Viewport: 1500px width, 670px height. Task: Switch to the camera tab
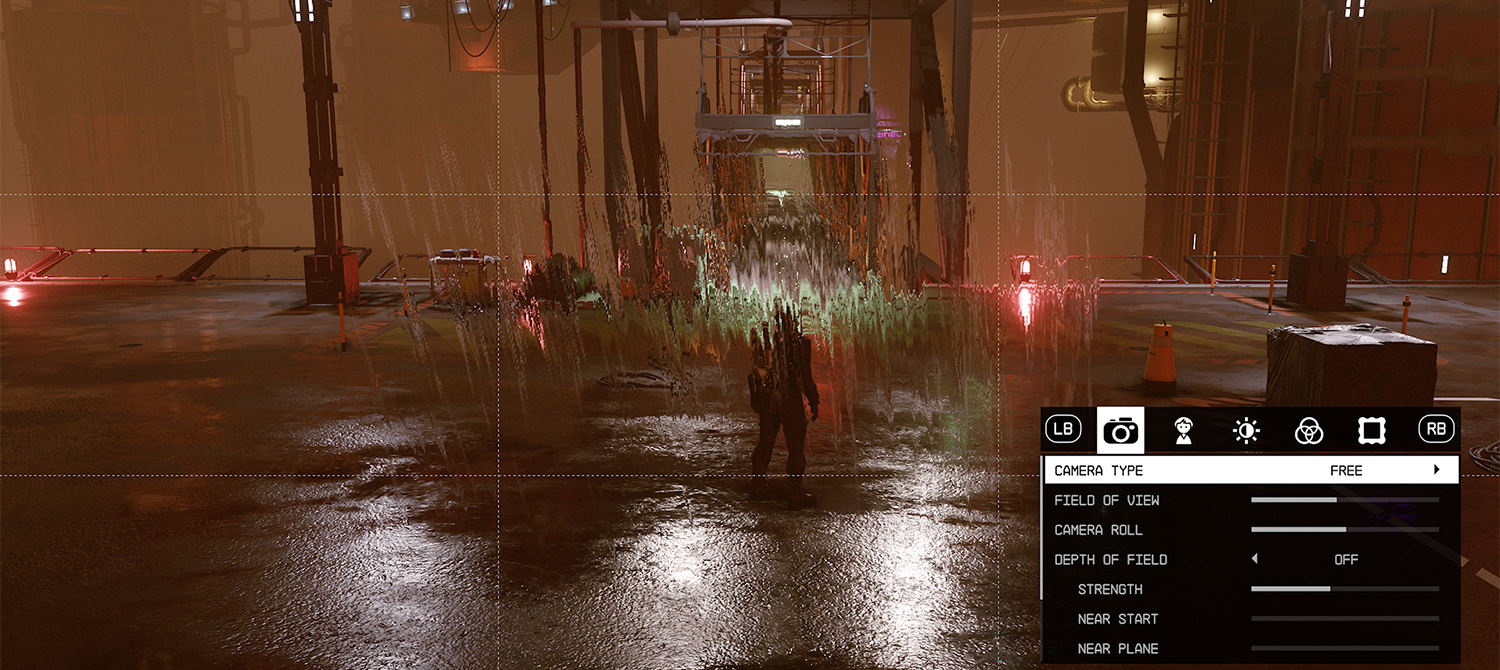point(1121,431)
